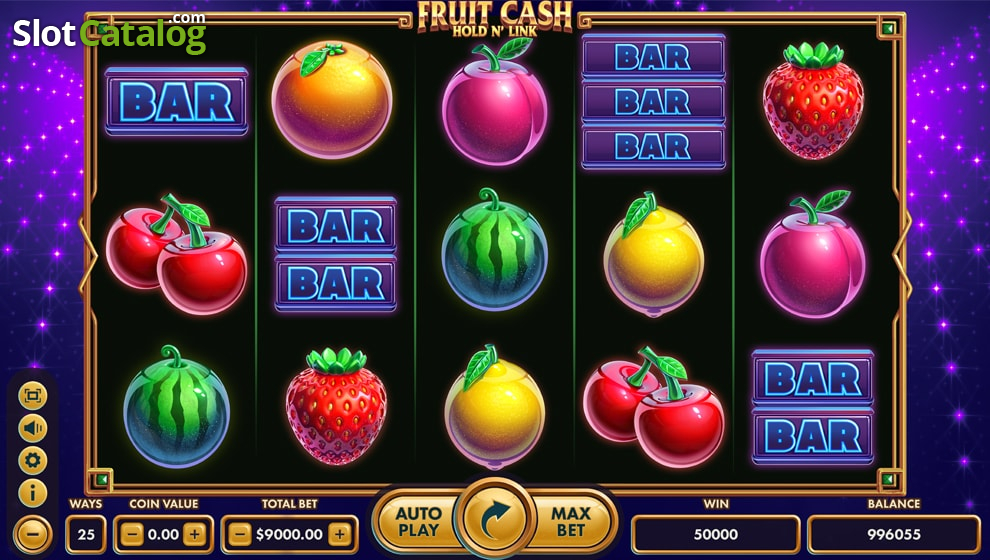This screenshot has width=990, height=560.
Task: Decrease the coin value
Action: point(131,534)
